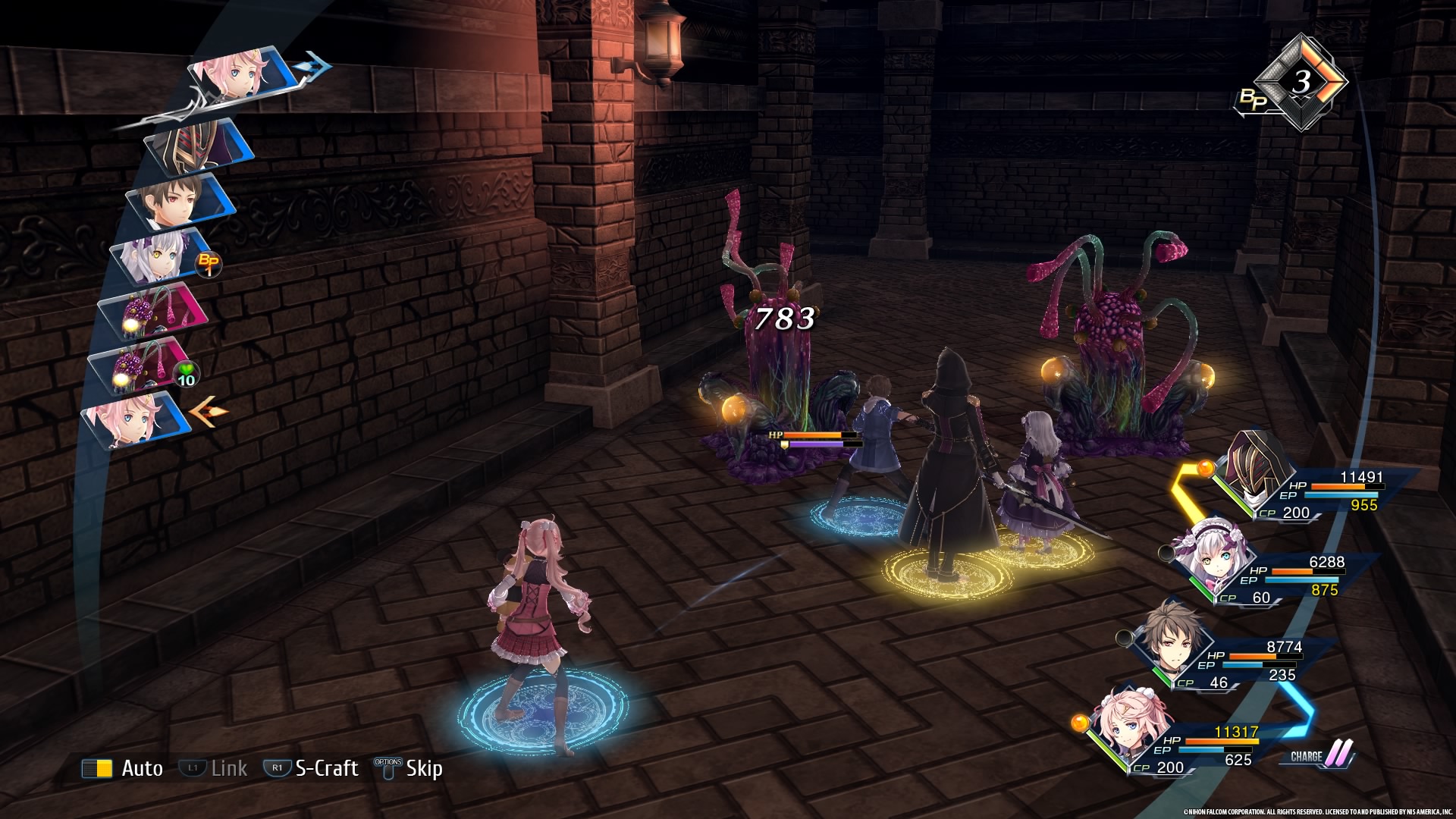Choose the Skip option

(x=409, y=768)
